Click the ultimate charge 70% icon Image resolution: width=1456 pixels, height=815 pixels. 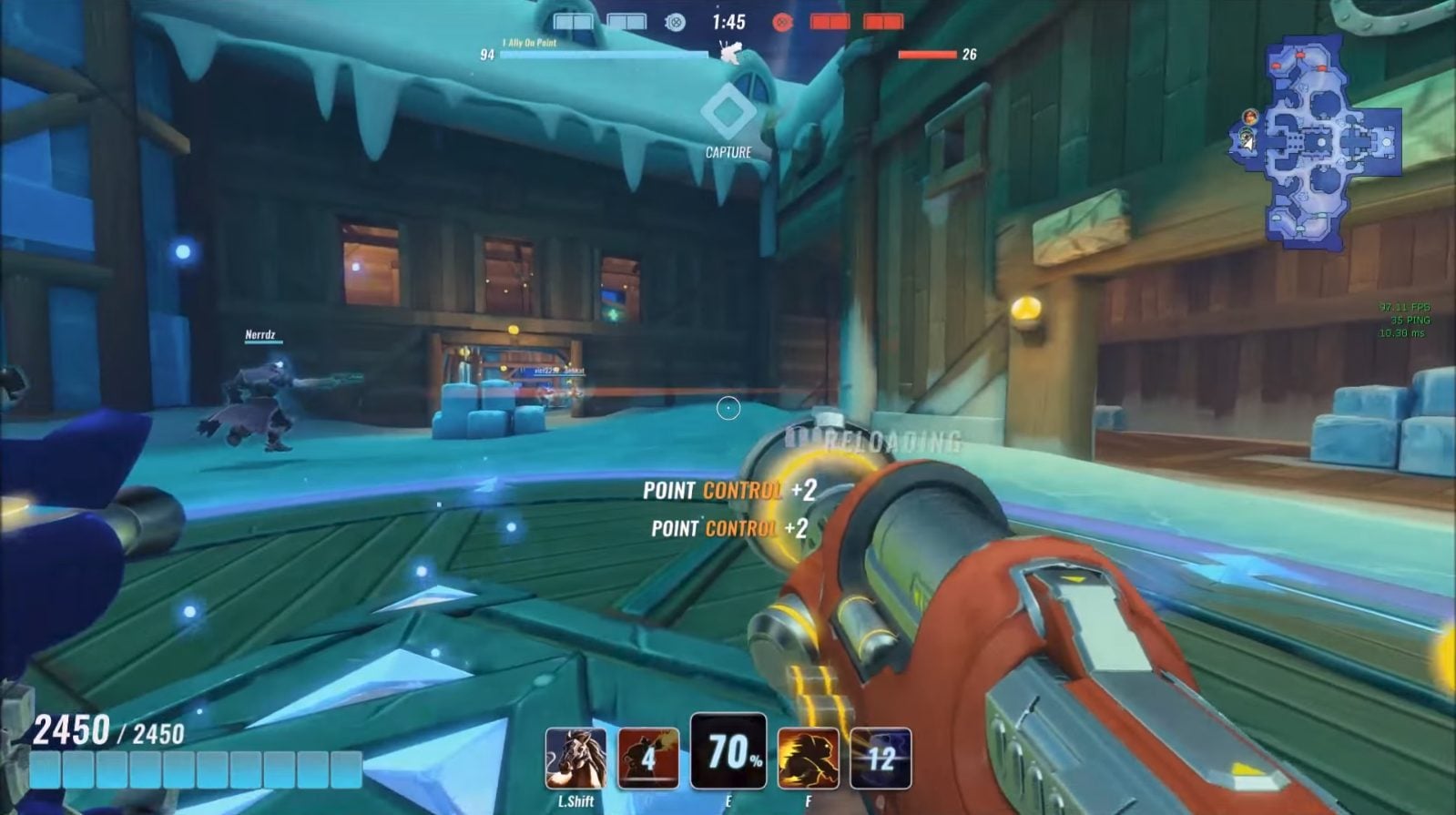[x=728, y=752]
